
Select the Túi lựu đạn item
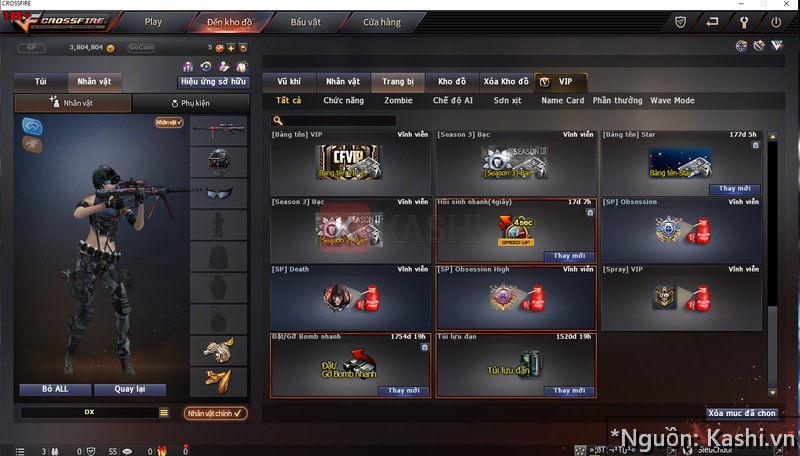[516, 367]
